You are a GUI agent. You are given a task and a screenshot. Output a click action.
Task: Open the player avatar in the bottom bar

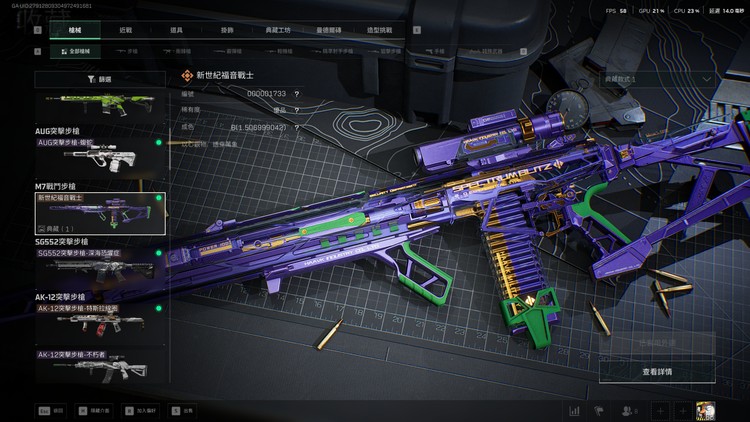[x=704, y=410]
